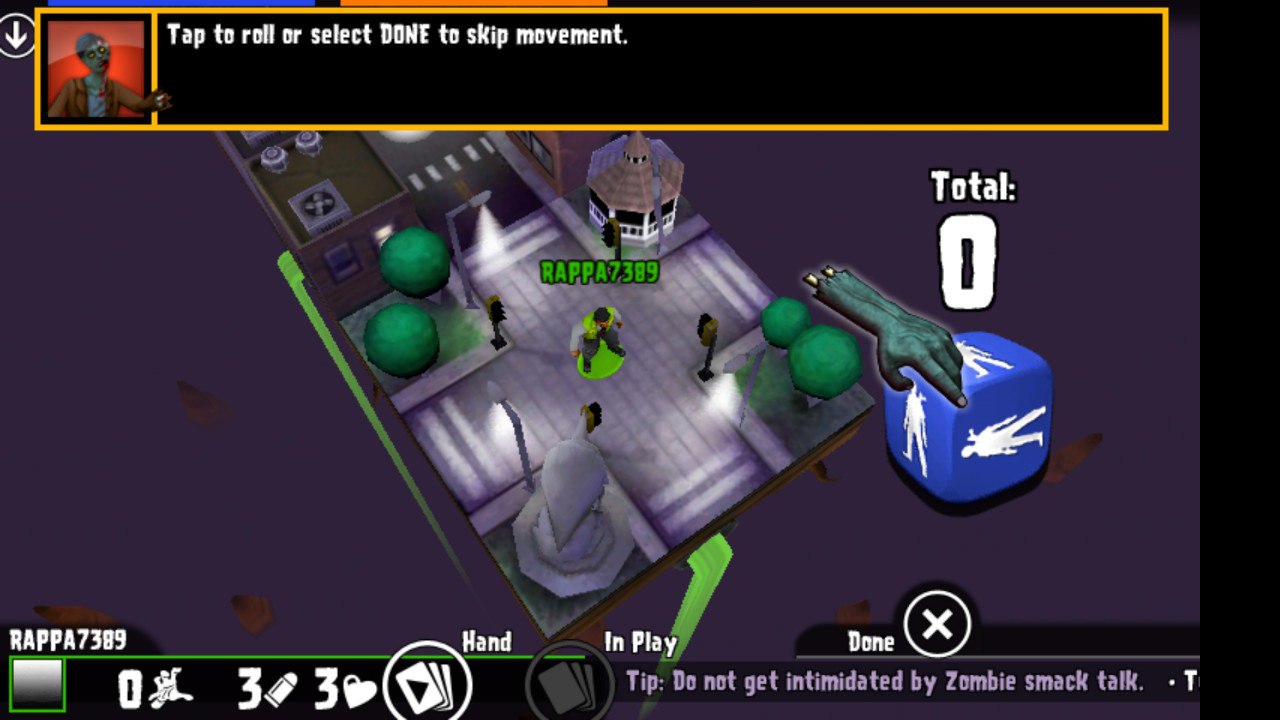
Task: View the In Play cards
Action: coord(569,685)
